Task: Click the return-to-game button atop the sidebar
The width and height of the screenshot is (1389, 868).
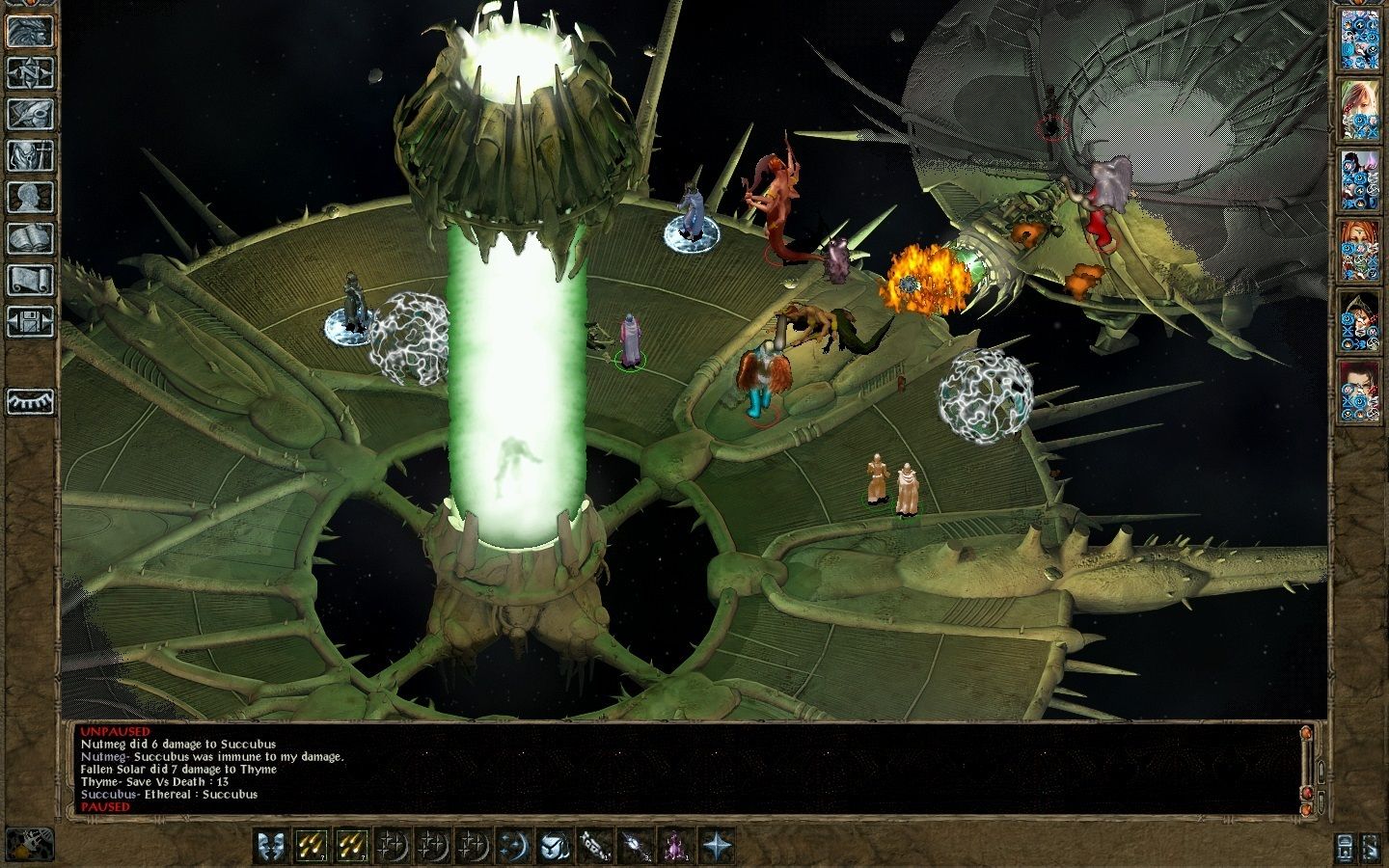Action: click(x=31, y=31)
